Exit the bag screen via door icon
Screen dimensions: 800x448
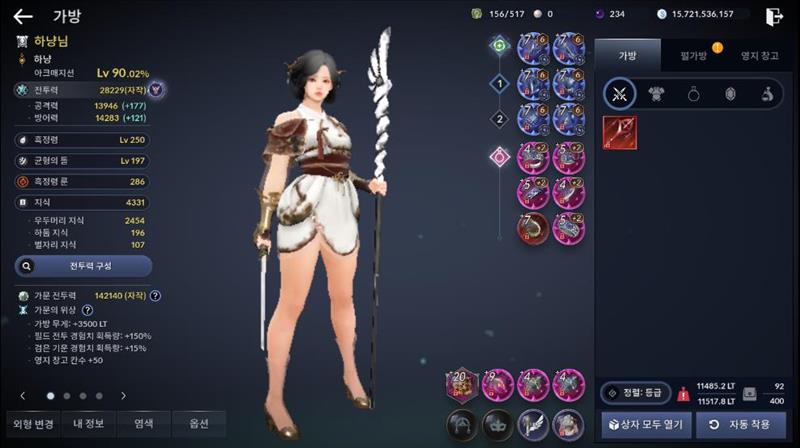774,16
